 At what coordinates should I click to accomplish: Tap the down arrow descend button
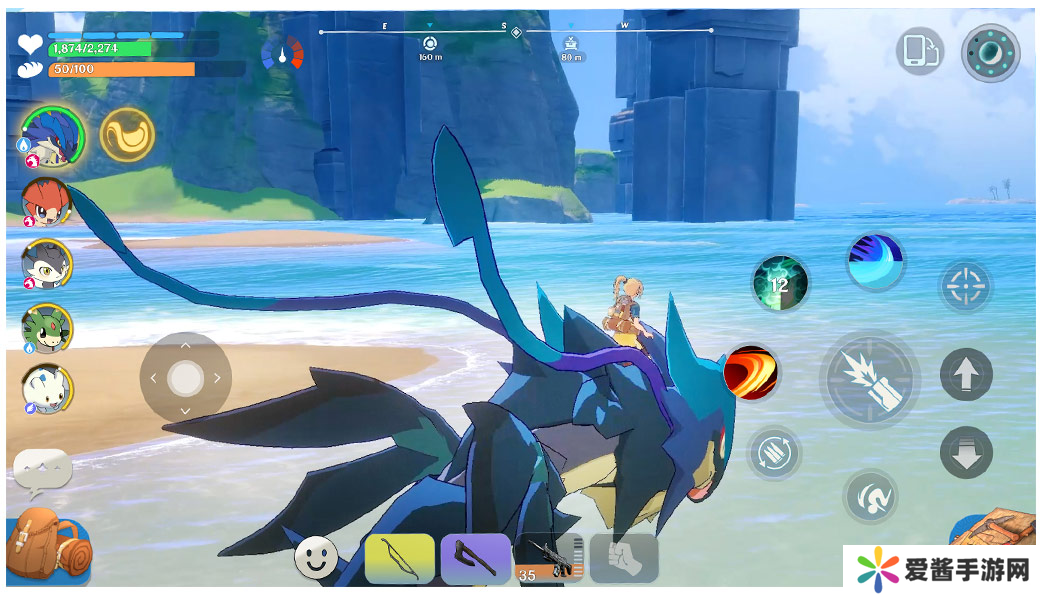(x=966, y=452)
